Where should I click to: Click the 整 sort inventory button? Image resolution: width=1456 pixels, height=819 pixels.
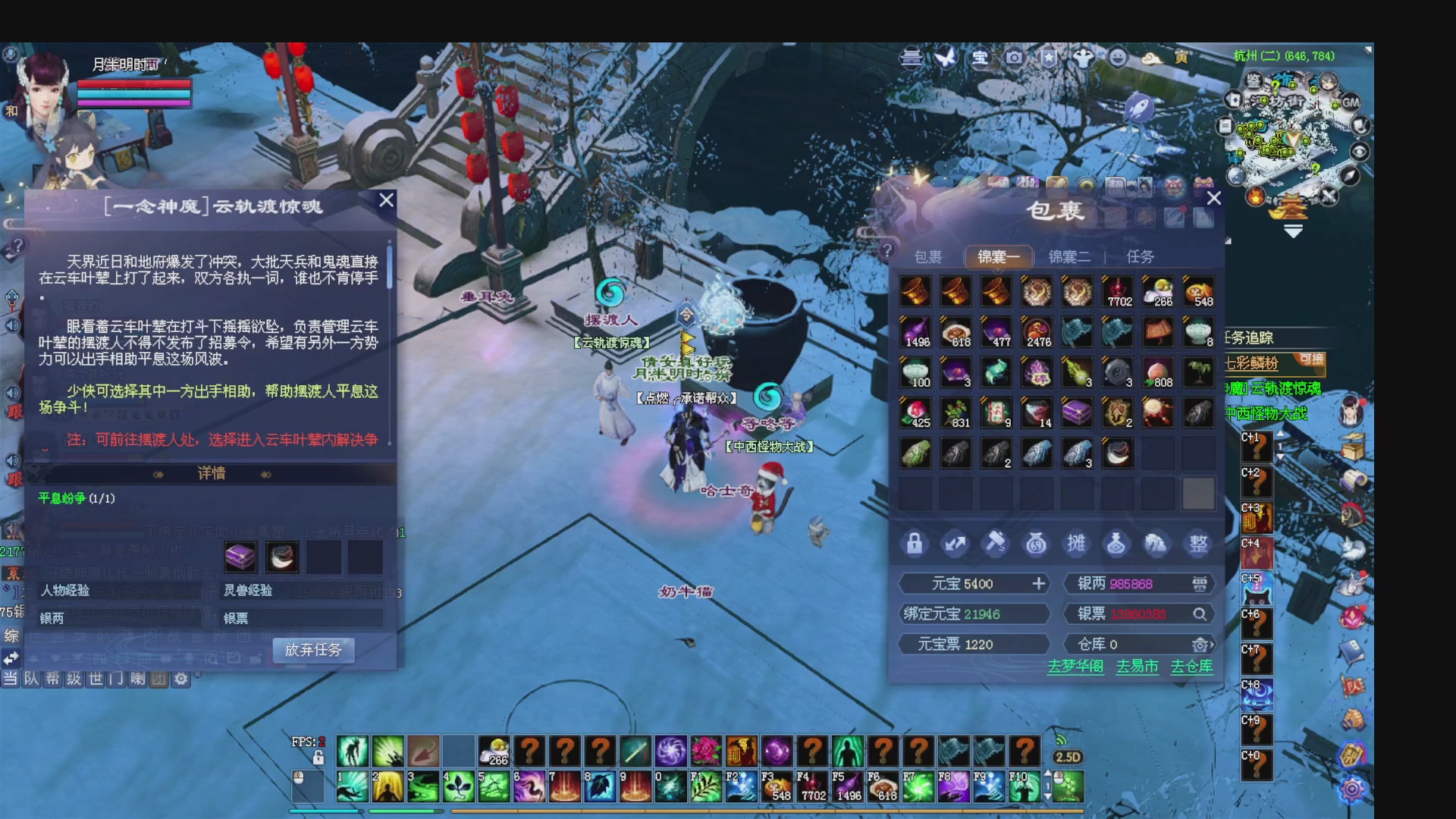coord(1198,544)
